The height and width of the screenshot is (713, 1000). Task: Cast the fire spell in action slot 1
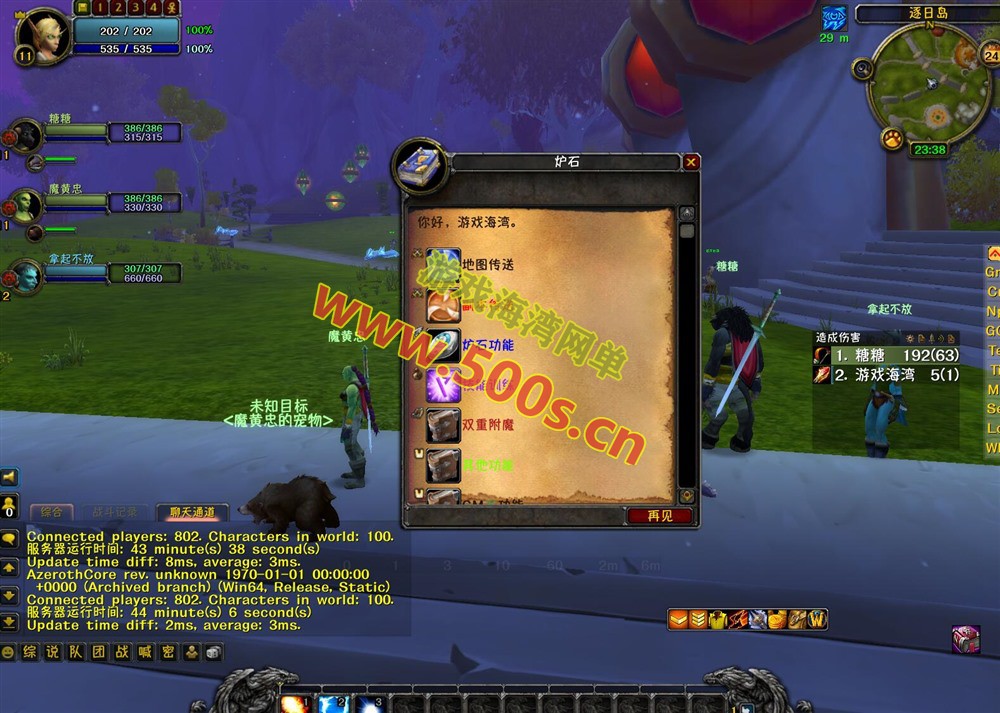294,704
